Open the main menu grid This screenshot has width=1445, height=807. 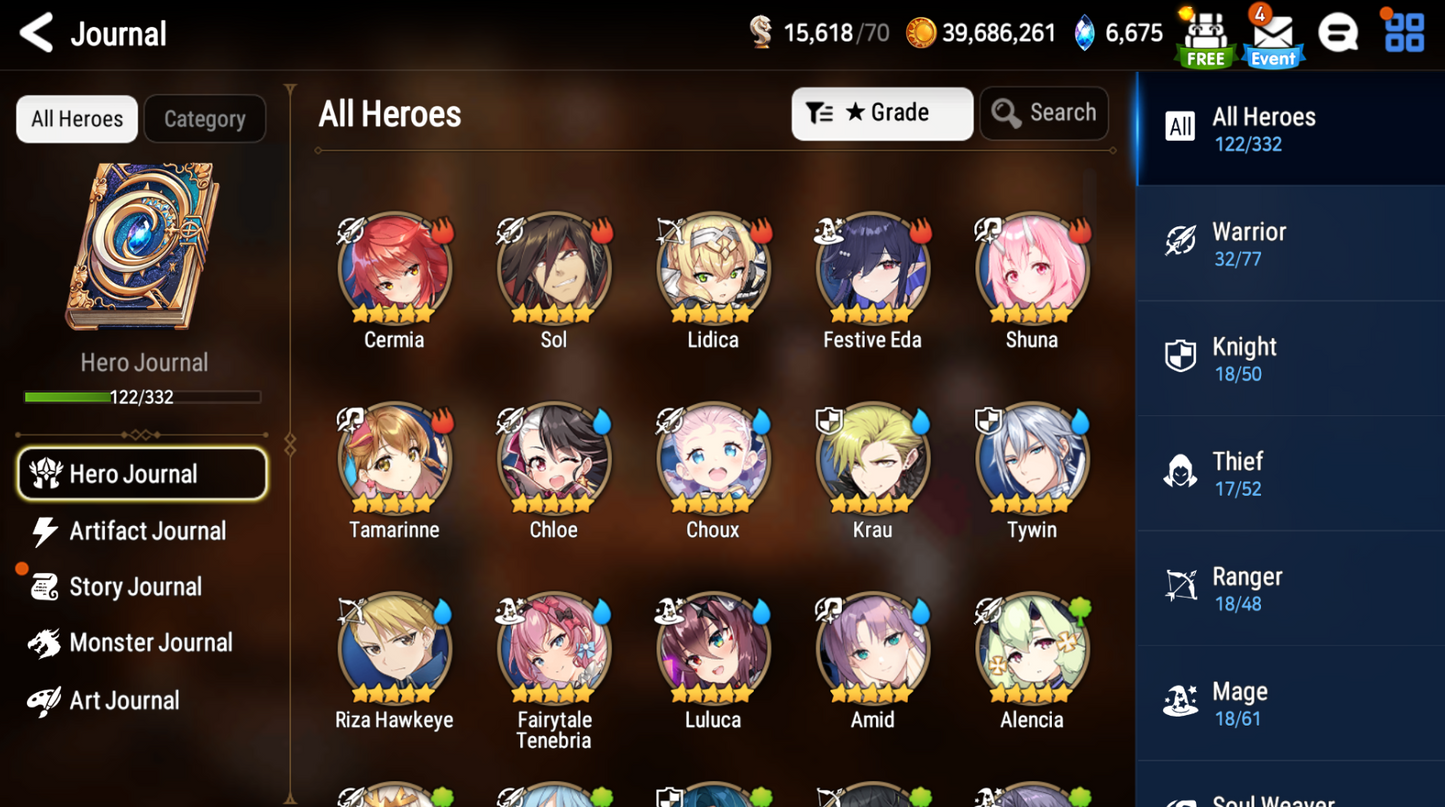(1404, 33)
